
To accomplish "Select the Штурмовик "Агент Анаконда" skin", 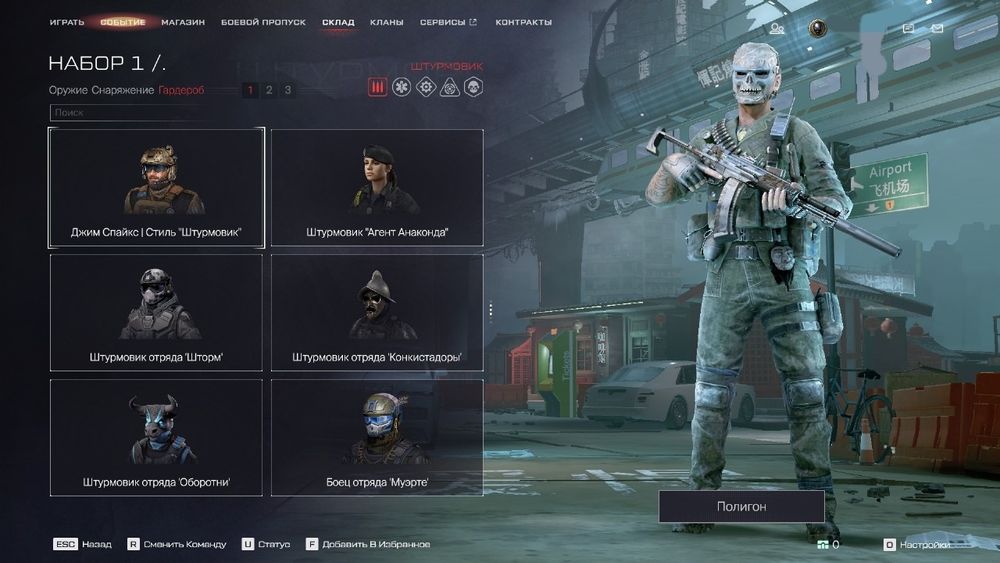I will tap(377, 188).
